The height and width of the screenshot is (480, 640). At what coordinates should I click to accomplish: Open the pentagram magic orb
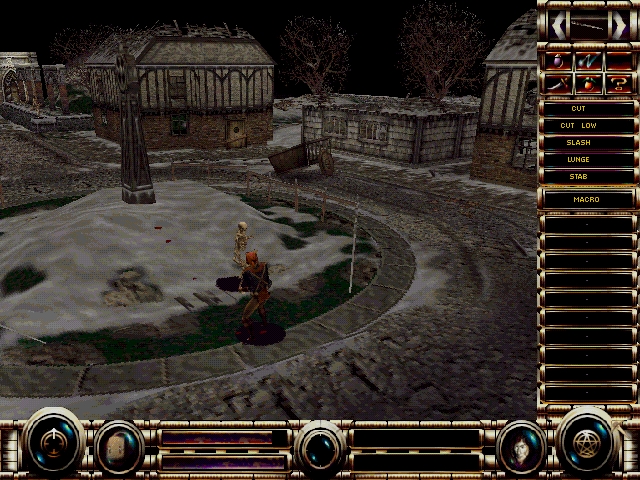[587, 441]
